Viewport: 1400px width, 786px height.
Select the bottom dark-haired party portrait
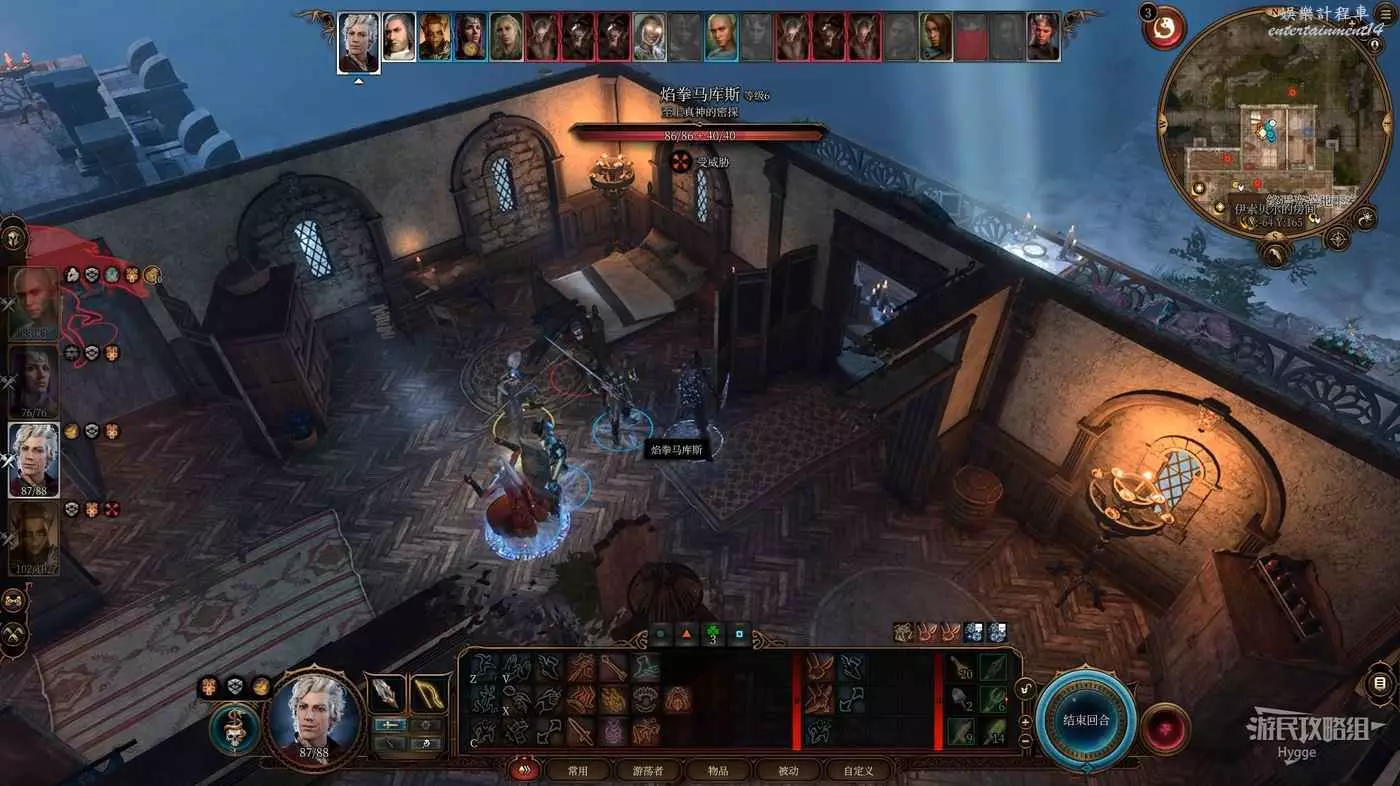click(x=34, y=537)
